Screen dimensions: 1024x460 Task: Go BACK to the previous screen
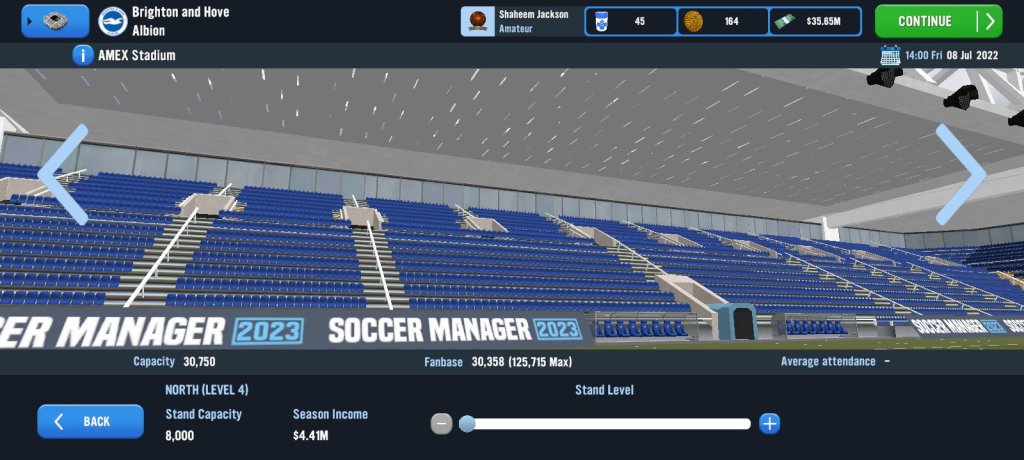(90, 422)
